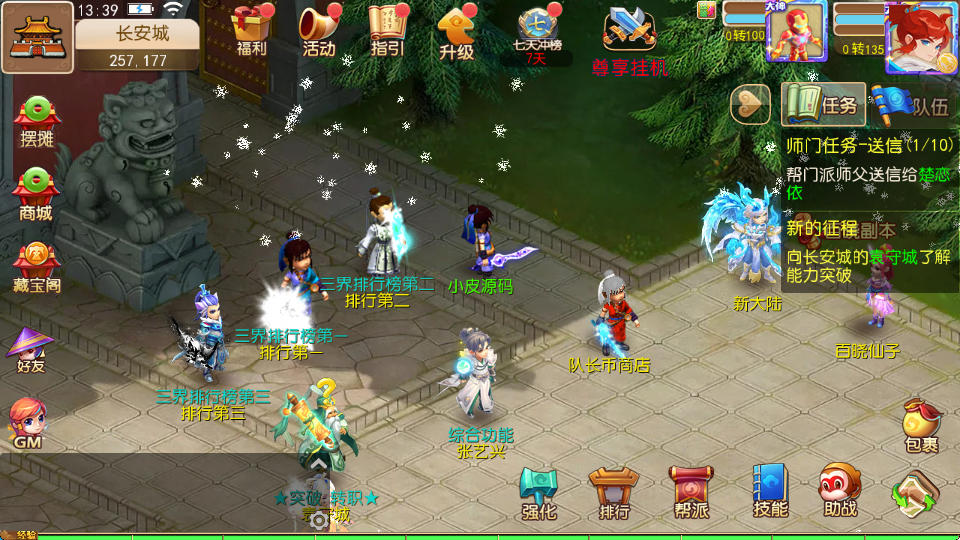Open the 活动 events horn icon
960x540 pixels.
pyautogui.click(x=319, y=30)
